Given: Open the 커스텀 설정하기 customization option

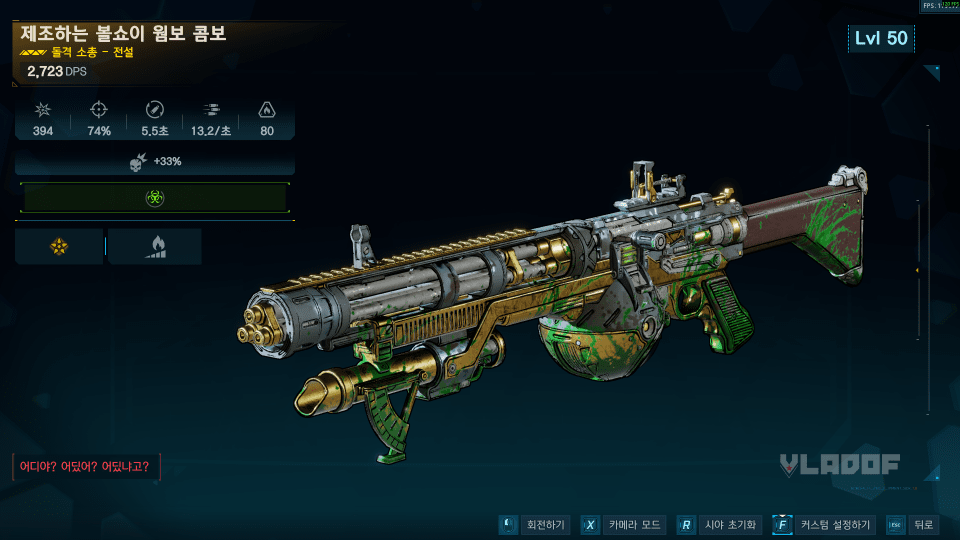Looking at the screenshot, I should [x=826, y=525].
